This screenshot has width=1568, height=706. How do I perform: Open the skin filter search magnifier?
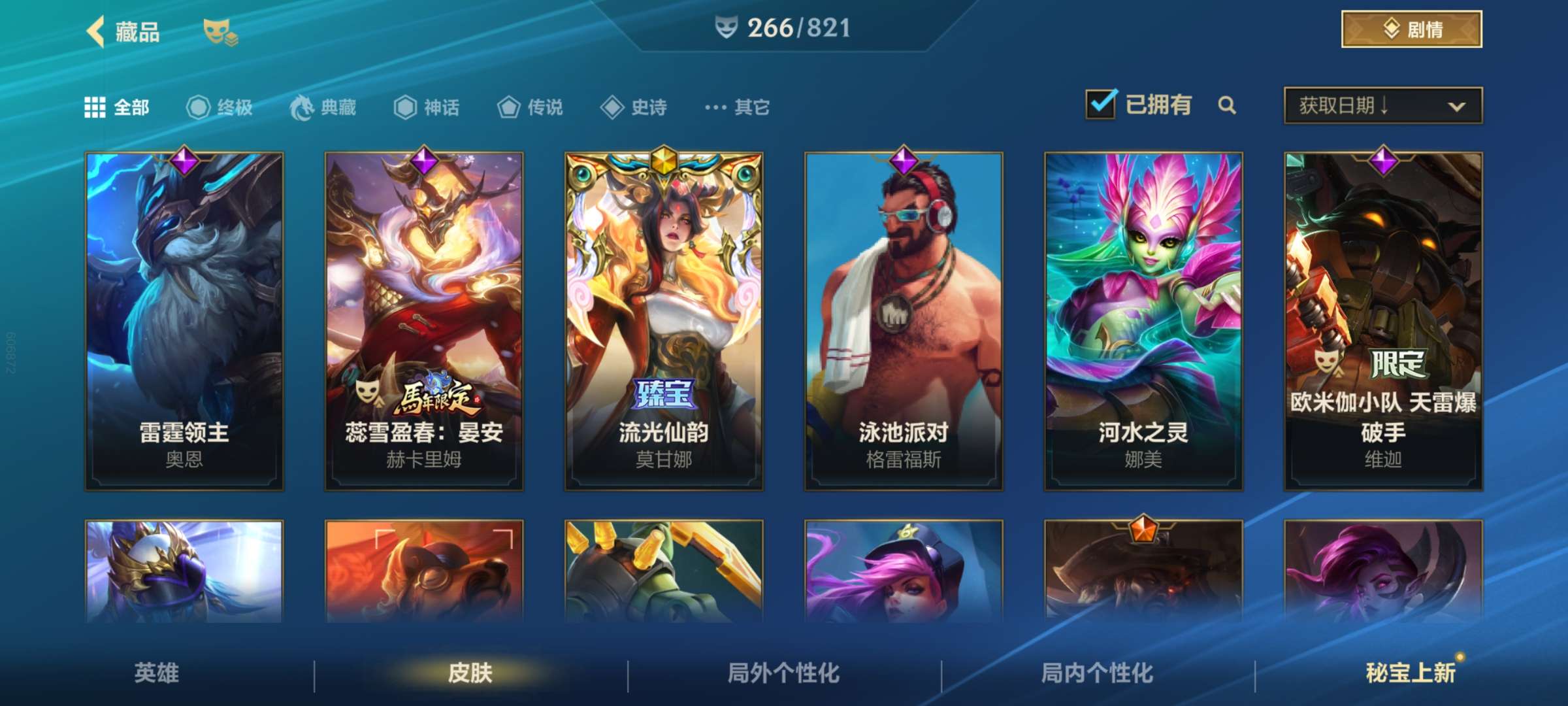pyautogui.click(x=1227, y=105)
